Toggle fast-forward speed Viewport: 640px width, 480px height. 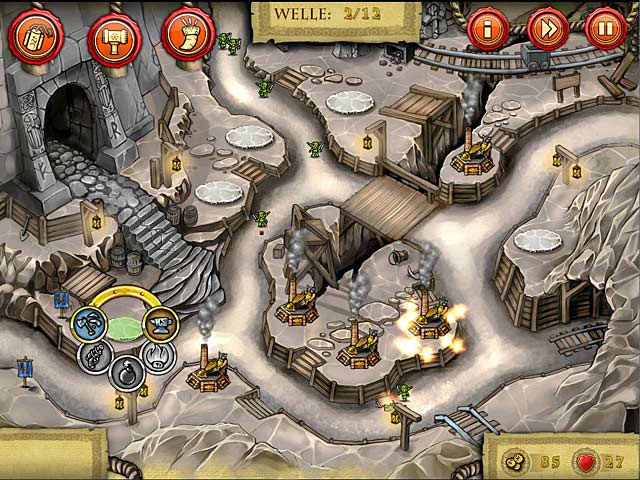(x=548, y=28)
